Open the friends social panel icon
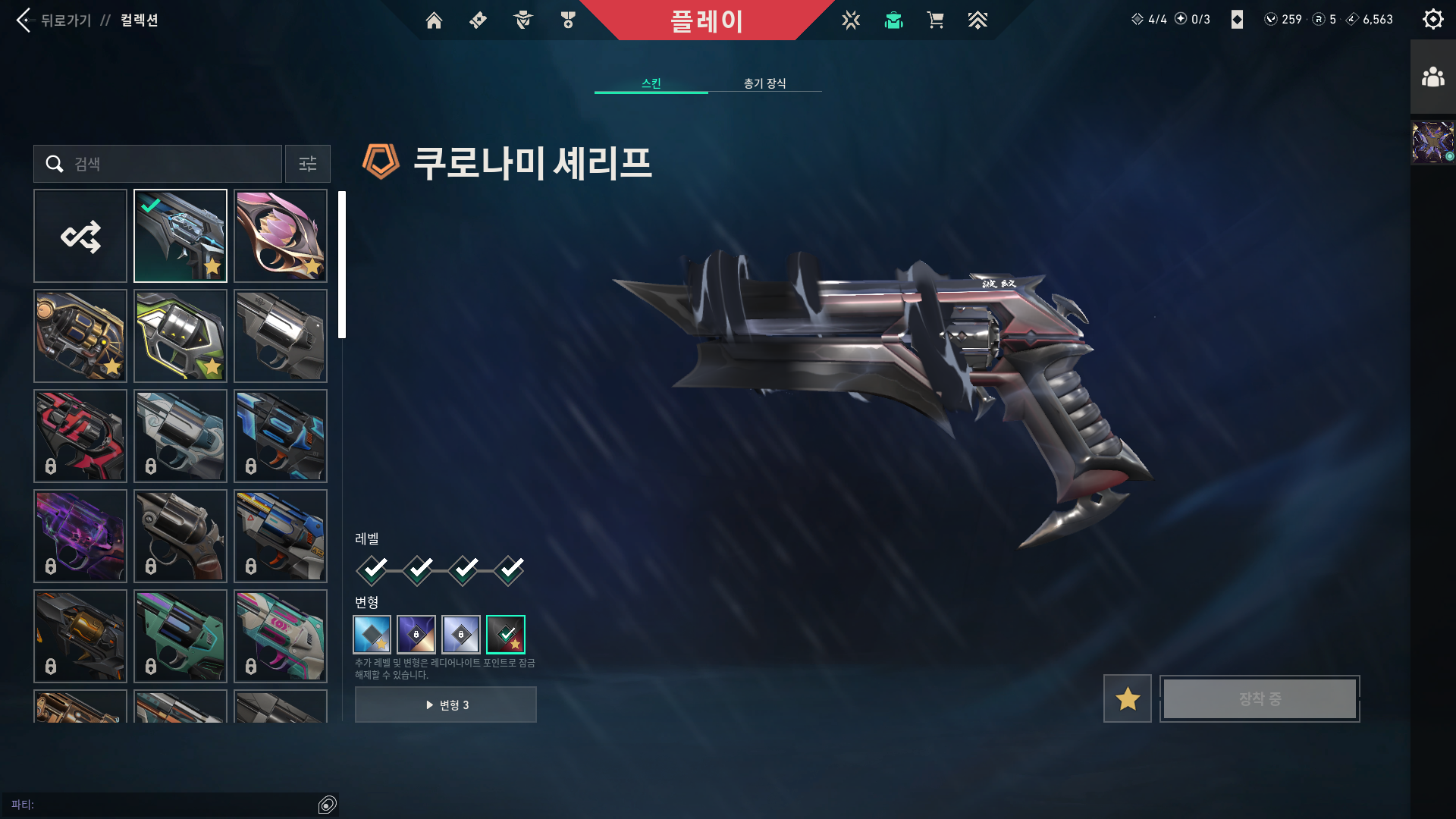The image size is (1456, 819). point(1433,76)
